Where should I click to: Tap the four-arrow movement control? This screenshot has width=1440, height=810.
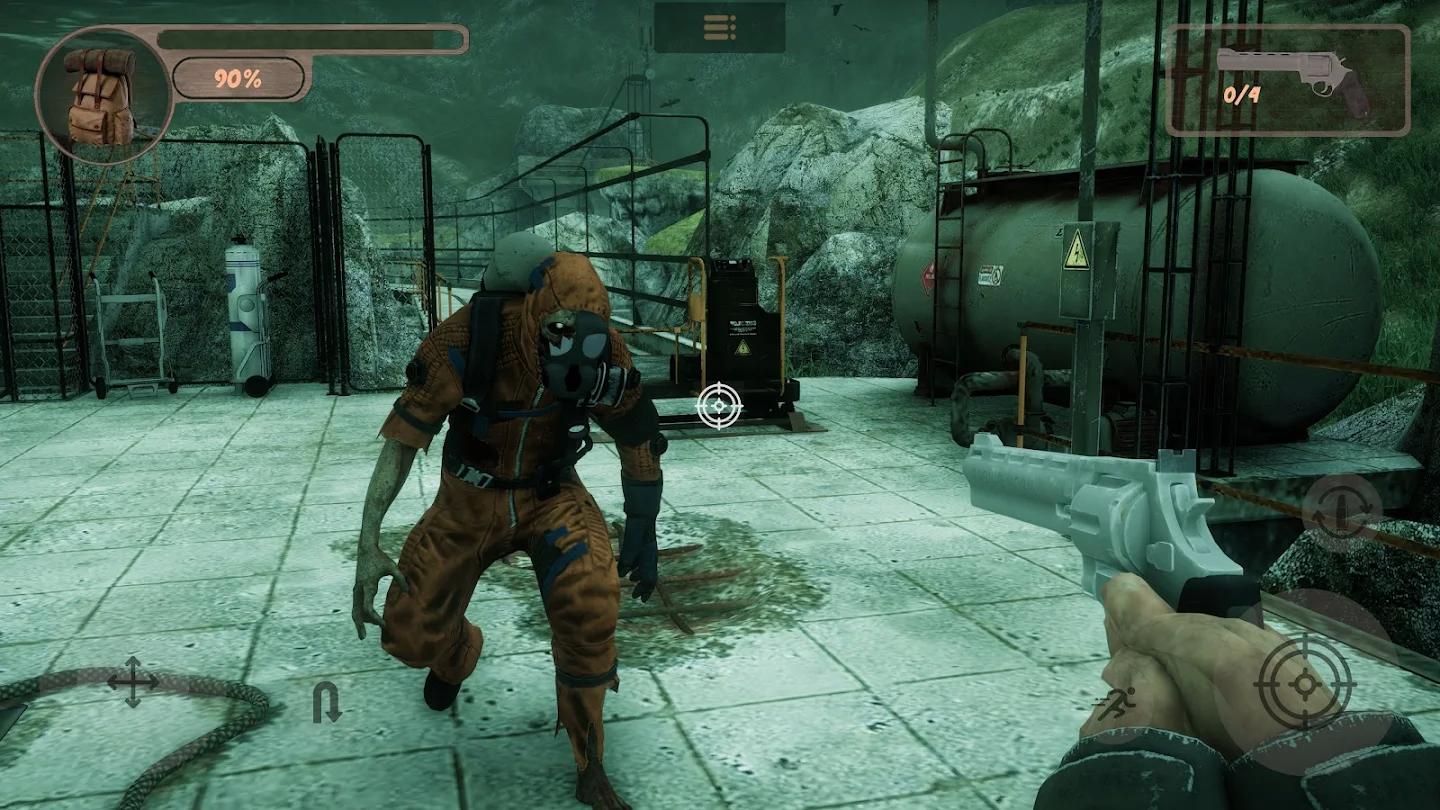pos(133,682)
